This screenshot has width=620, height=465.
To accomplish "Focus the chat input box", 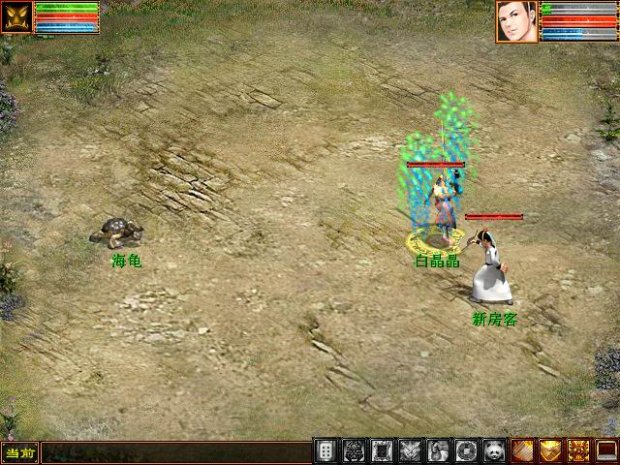I will click(175, 453).
